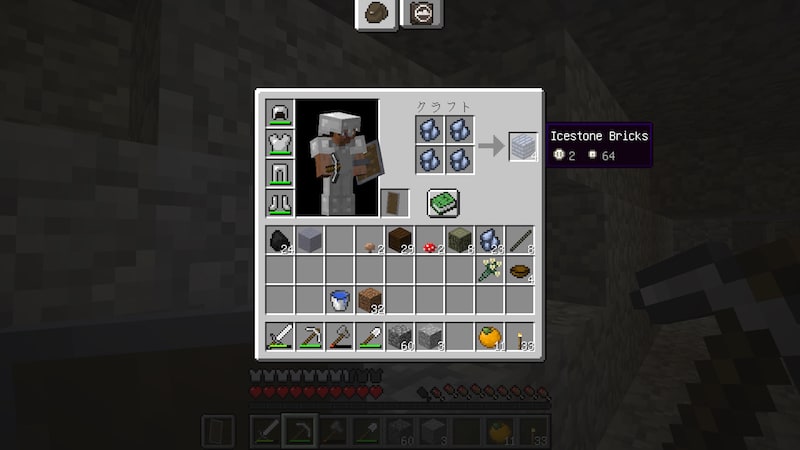The height and width of the screenshot is (450, 800).
Task: Select the boots armor slot
Action: pos(279,203)
